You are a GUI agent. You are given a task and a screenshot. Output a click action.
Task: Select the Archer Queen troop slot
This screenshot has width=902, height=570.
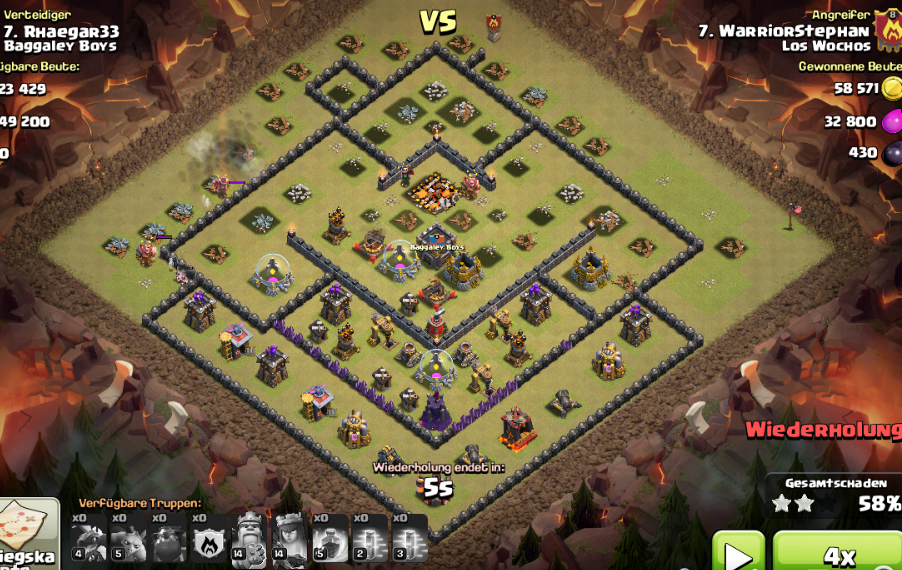click(x=290, y=538)
